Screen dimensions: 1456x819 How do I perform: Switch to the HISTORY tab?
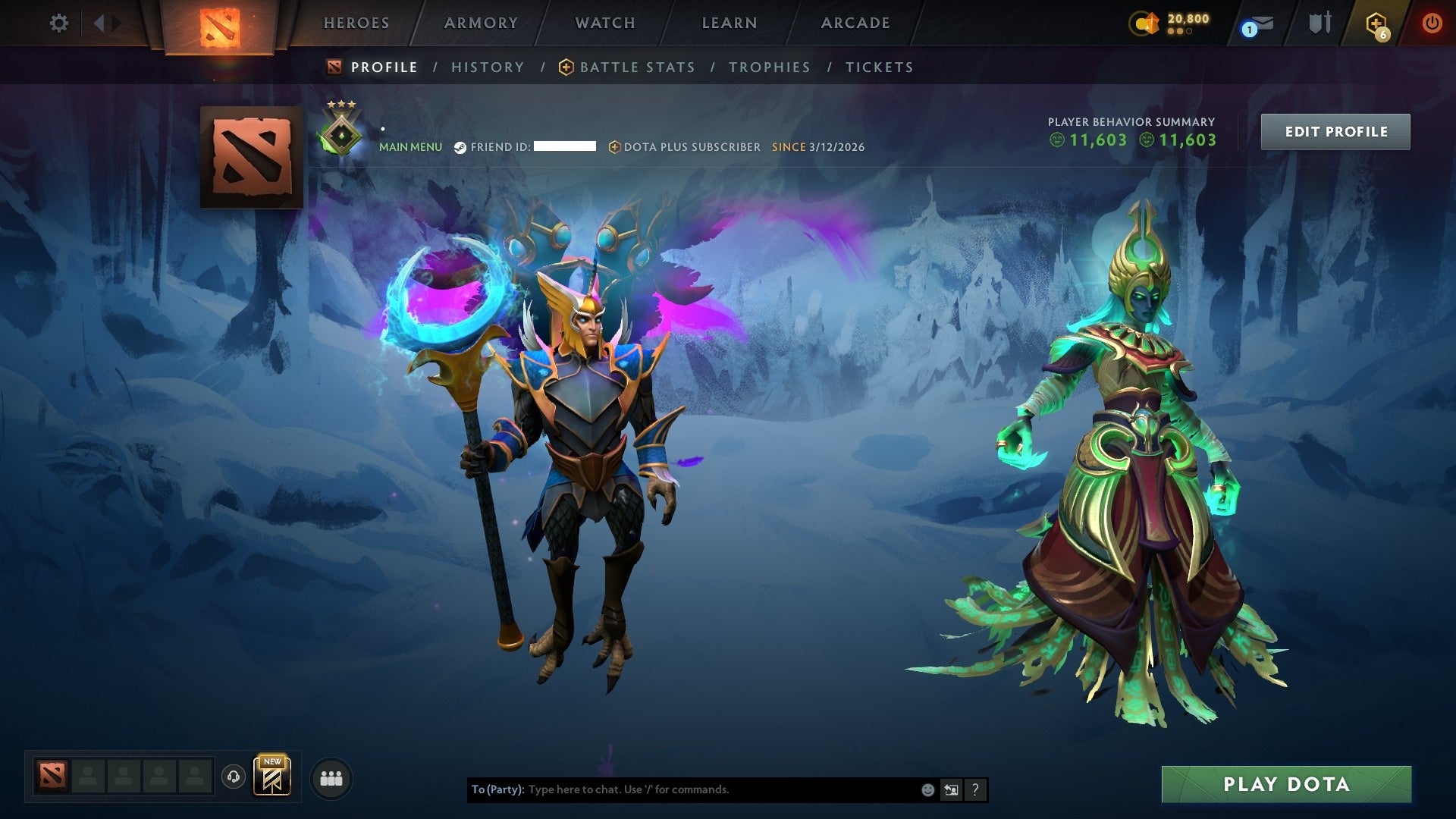[x=487, y=67]
